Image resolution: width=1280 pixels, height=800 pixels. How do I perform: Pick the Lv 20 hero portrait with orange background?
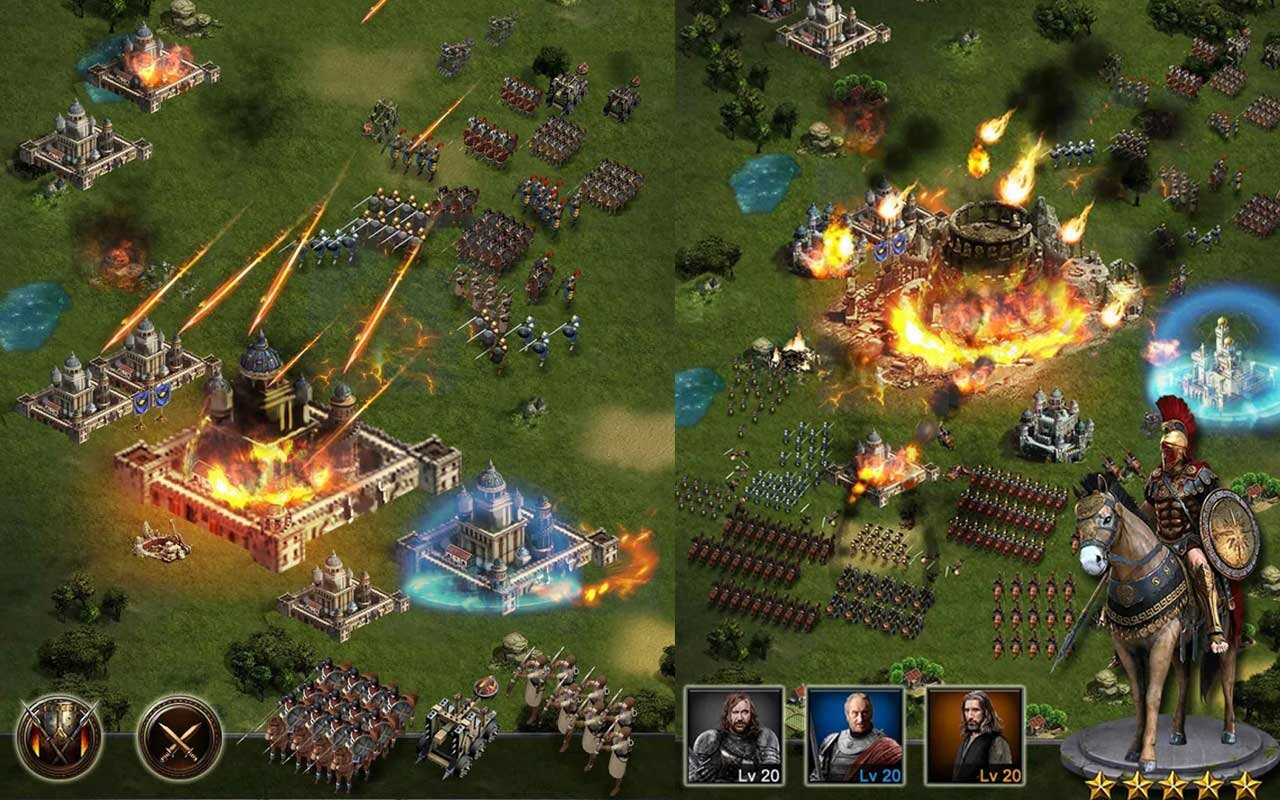[x=975, y=735]
